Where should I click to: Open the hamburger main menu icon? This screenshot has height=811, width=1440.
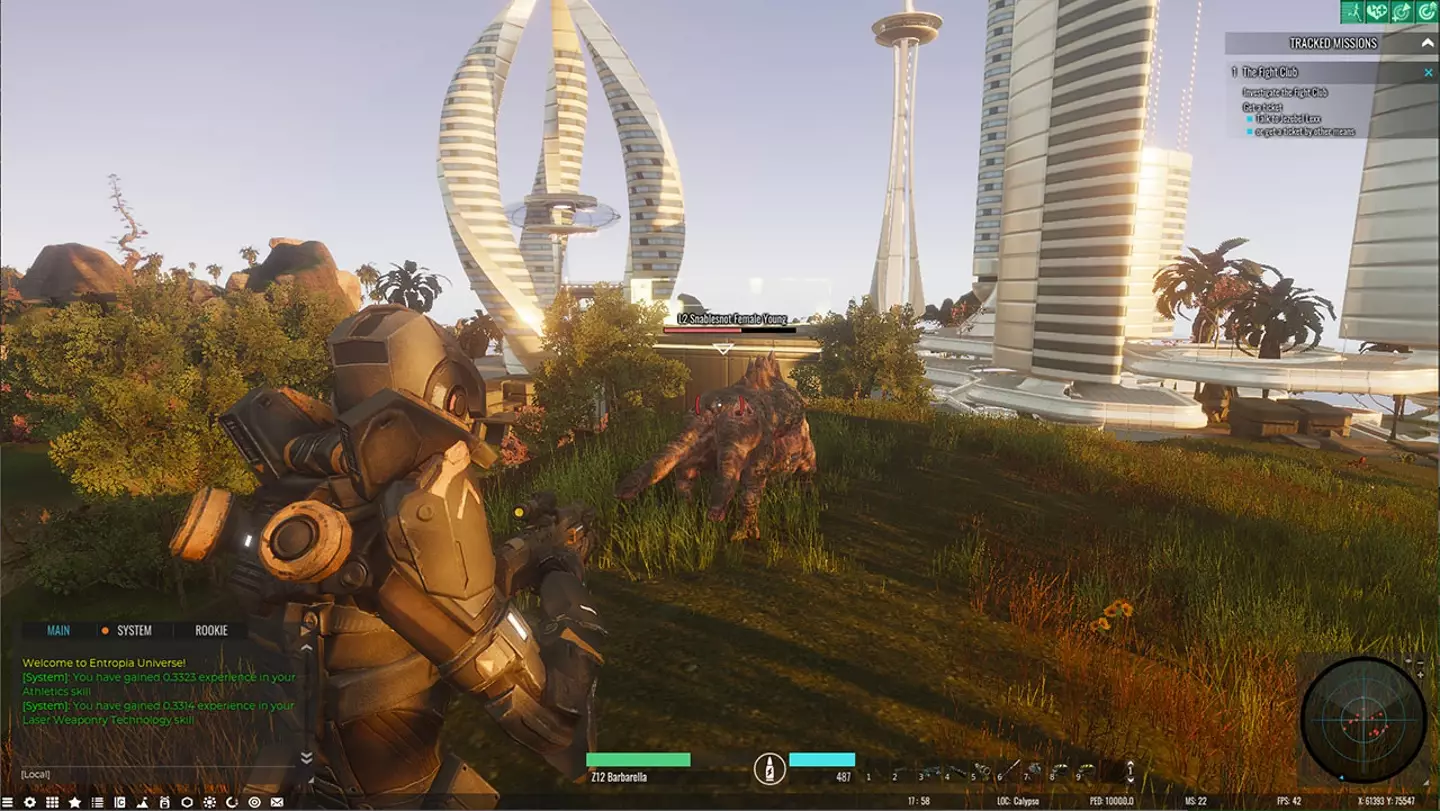click(x=8, y=802)
